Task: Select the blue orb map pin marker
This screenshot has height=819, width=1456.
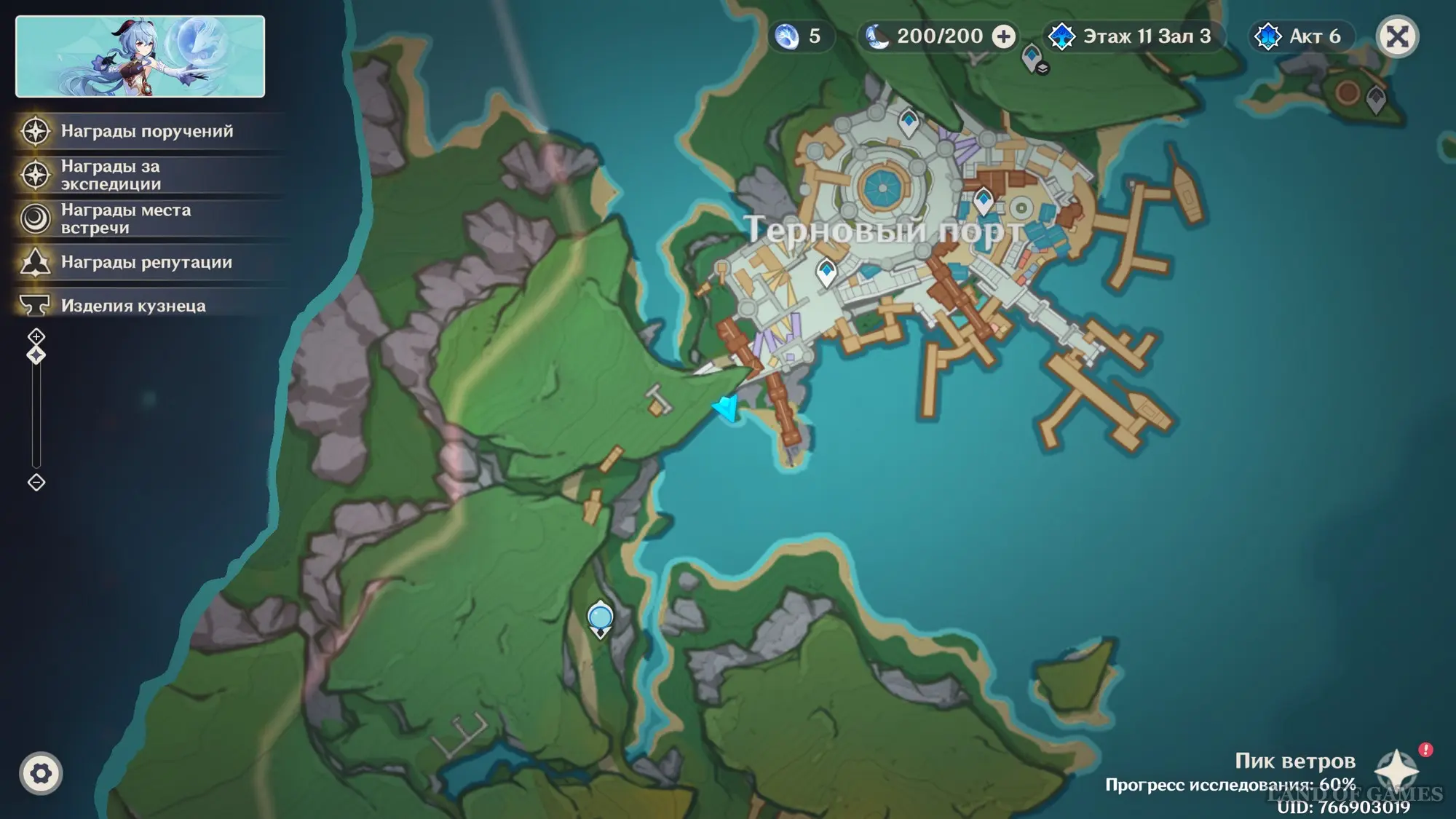Action: click(600, 618)
